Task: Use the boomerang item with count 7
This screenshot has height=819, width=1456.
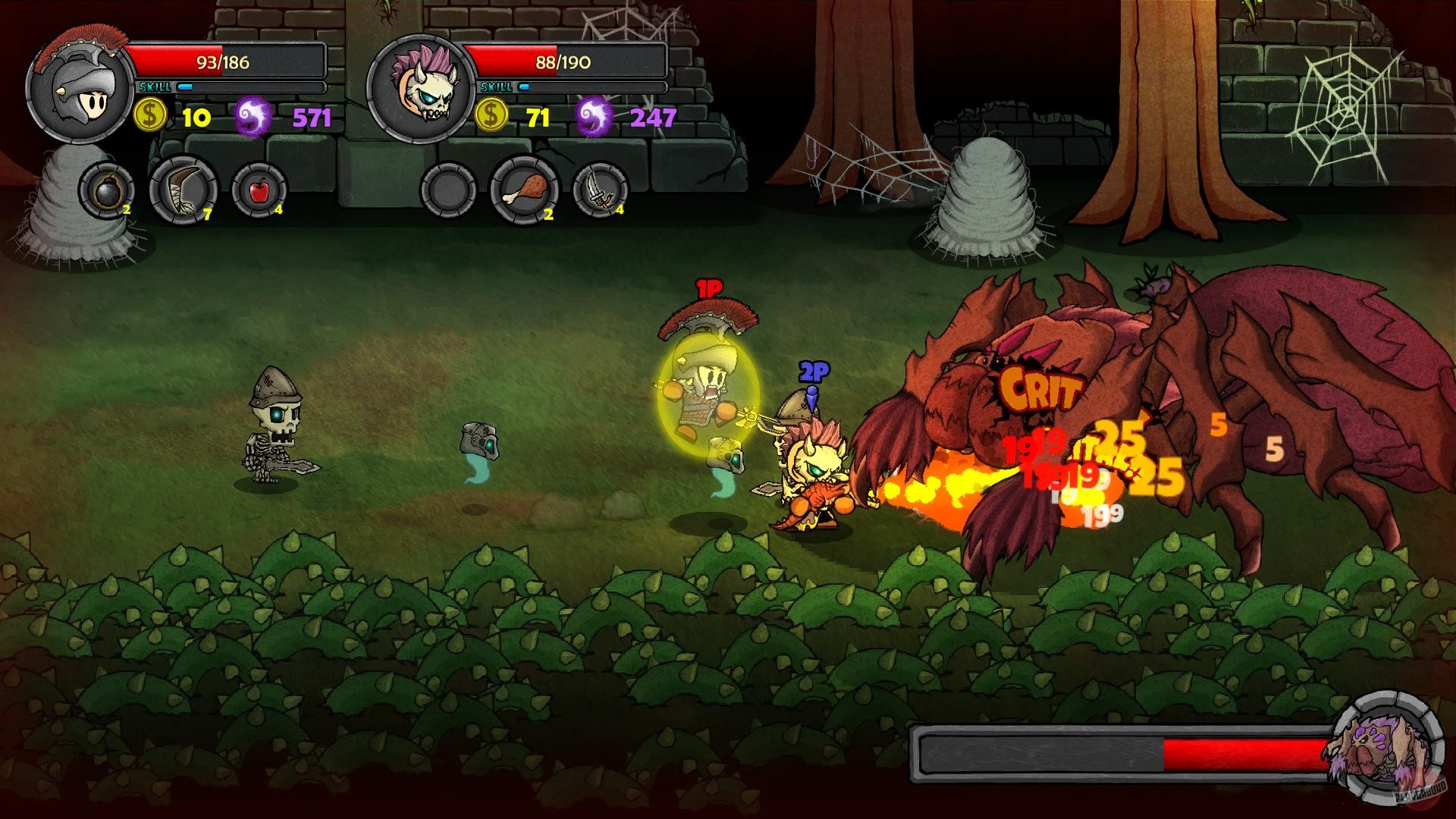Action: 184,190
